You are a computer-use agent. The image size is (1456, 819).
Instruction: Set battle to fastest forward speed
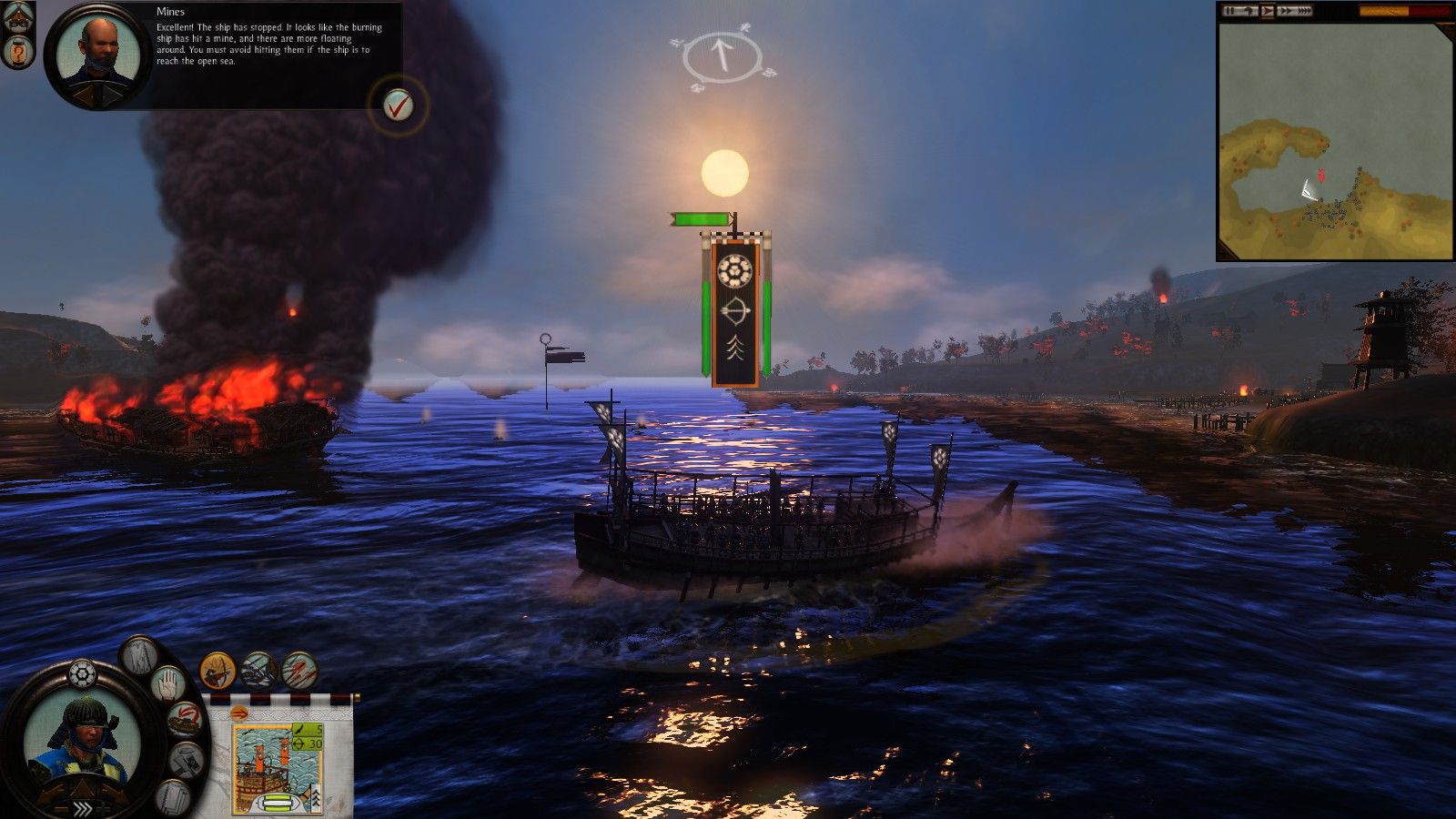(1303, 11)
